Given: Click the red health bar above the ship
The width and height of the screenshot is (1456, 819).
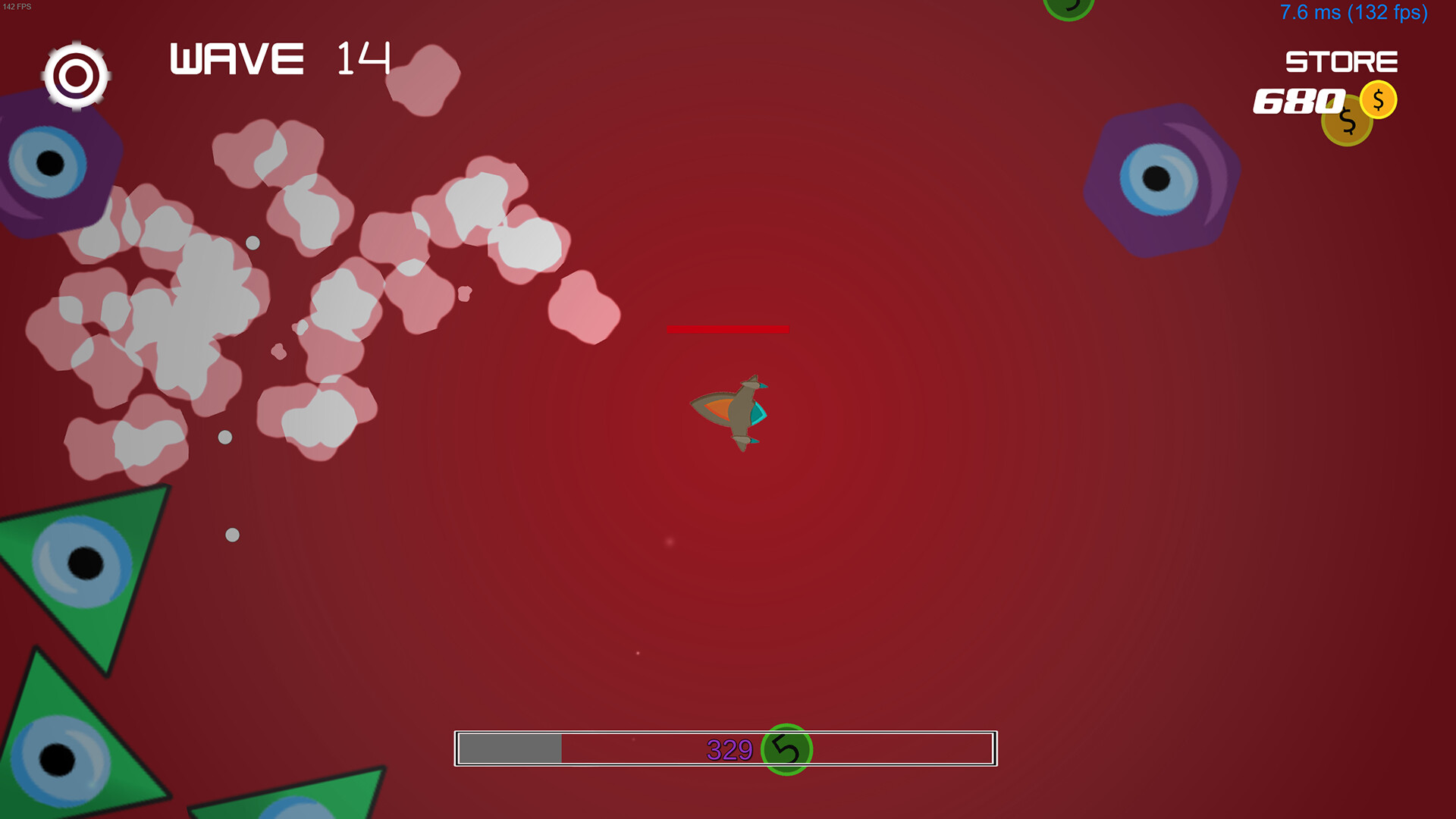Looking at the screenshot, I should click(726, 328).
